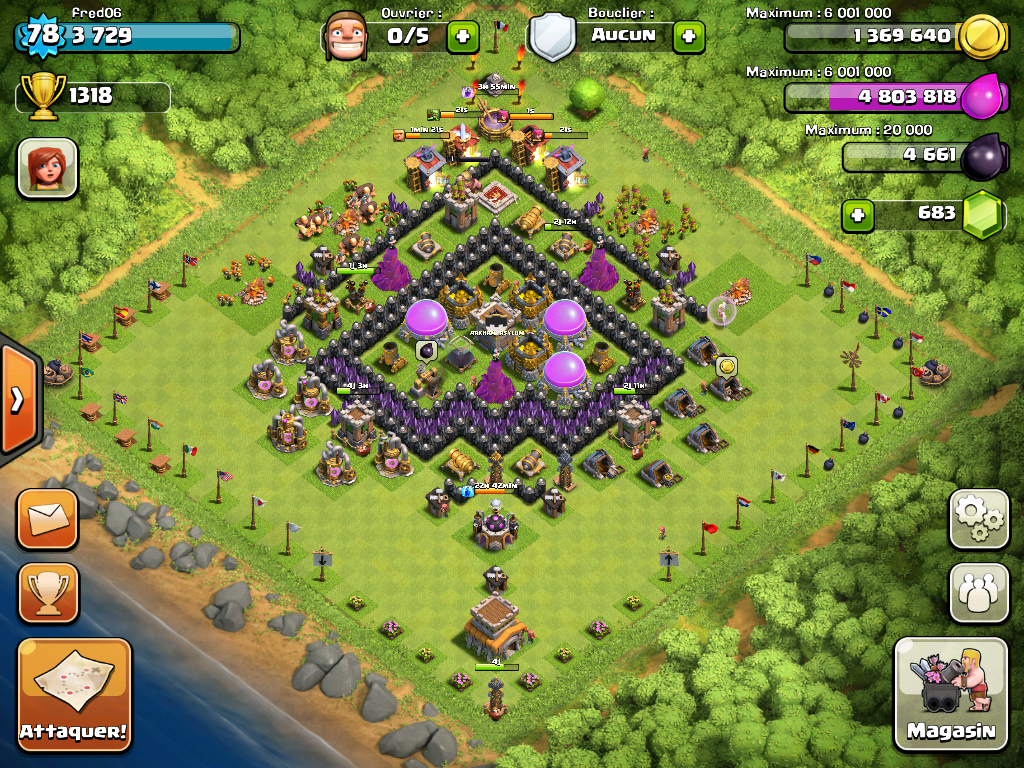Open the settings gears button
Viewport: 1024px width, 768px height.
979,519
